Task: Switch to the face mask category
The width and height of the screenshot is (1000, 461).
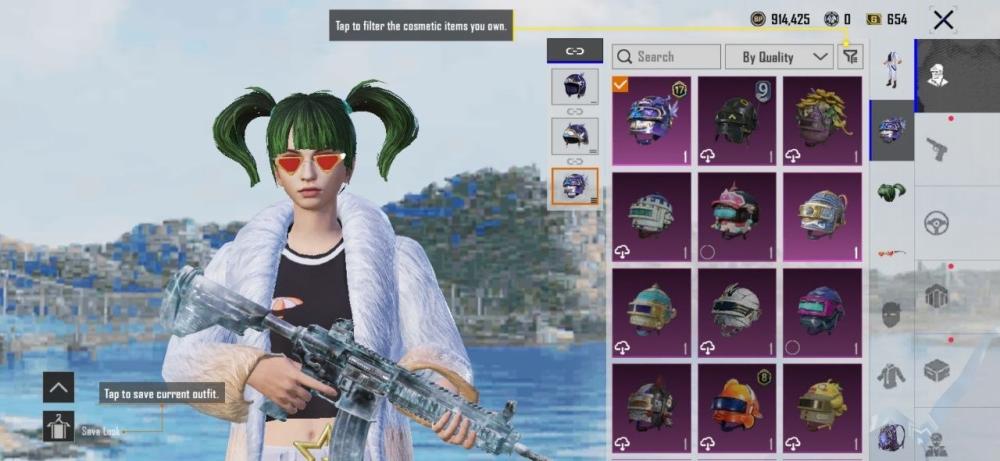Action: coord(892,314)
